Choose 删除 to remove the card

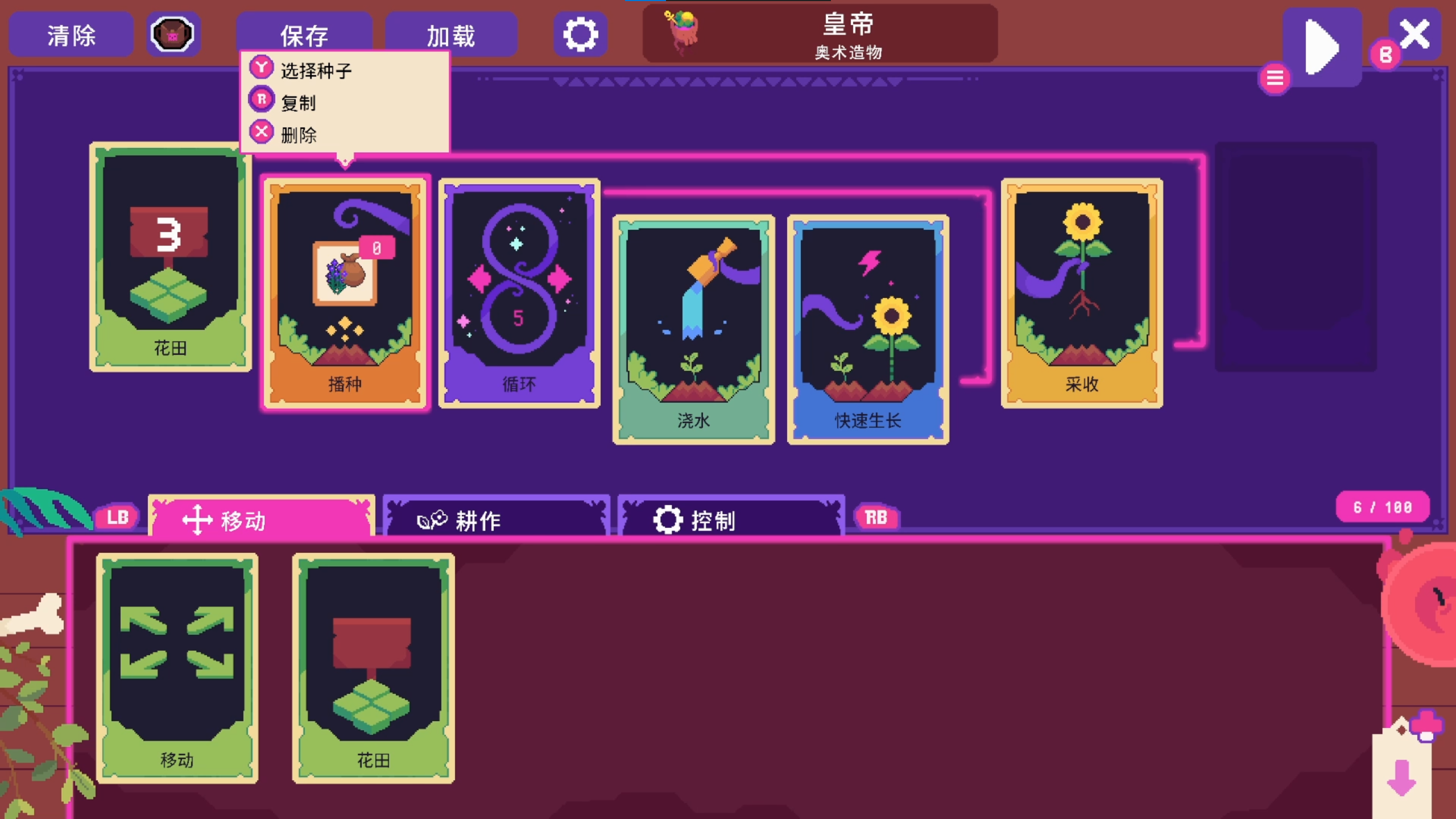tap(299, 135)
